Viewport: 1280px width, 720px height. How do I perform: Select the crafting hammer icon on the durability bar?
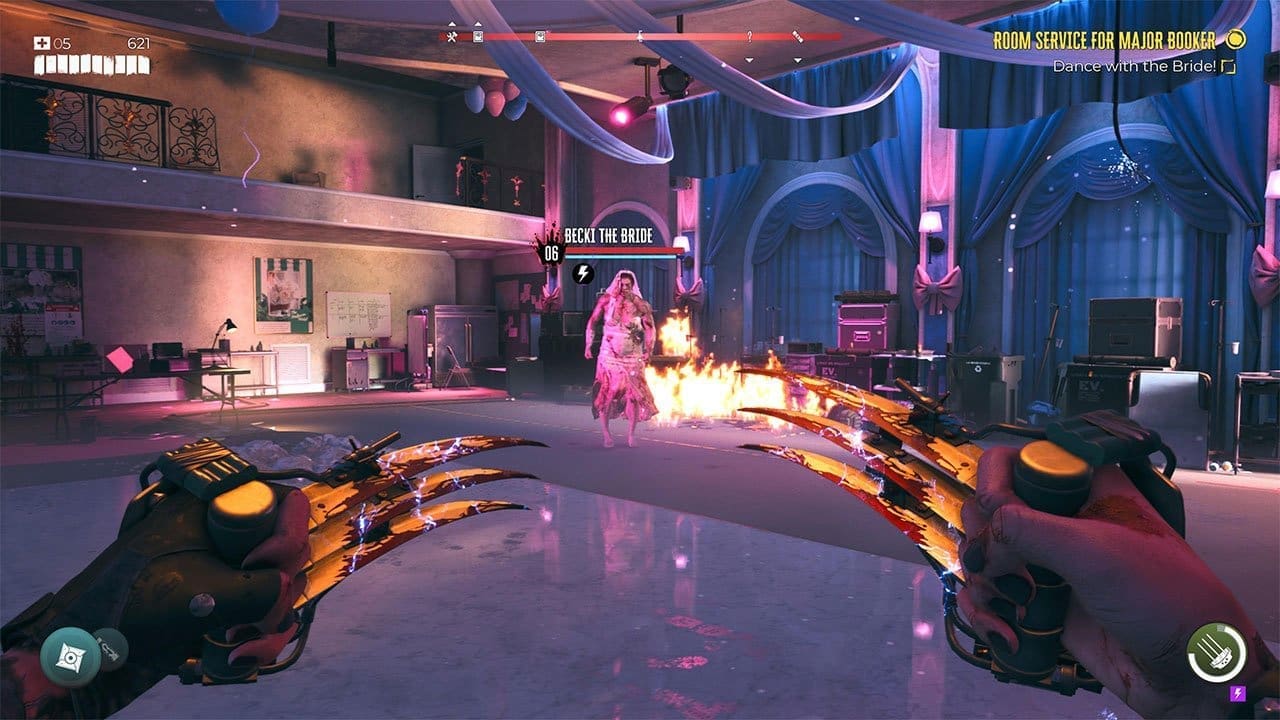pos(453,37)
